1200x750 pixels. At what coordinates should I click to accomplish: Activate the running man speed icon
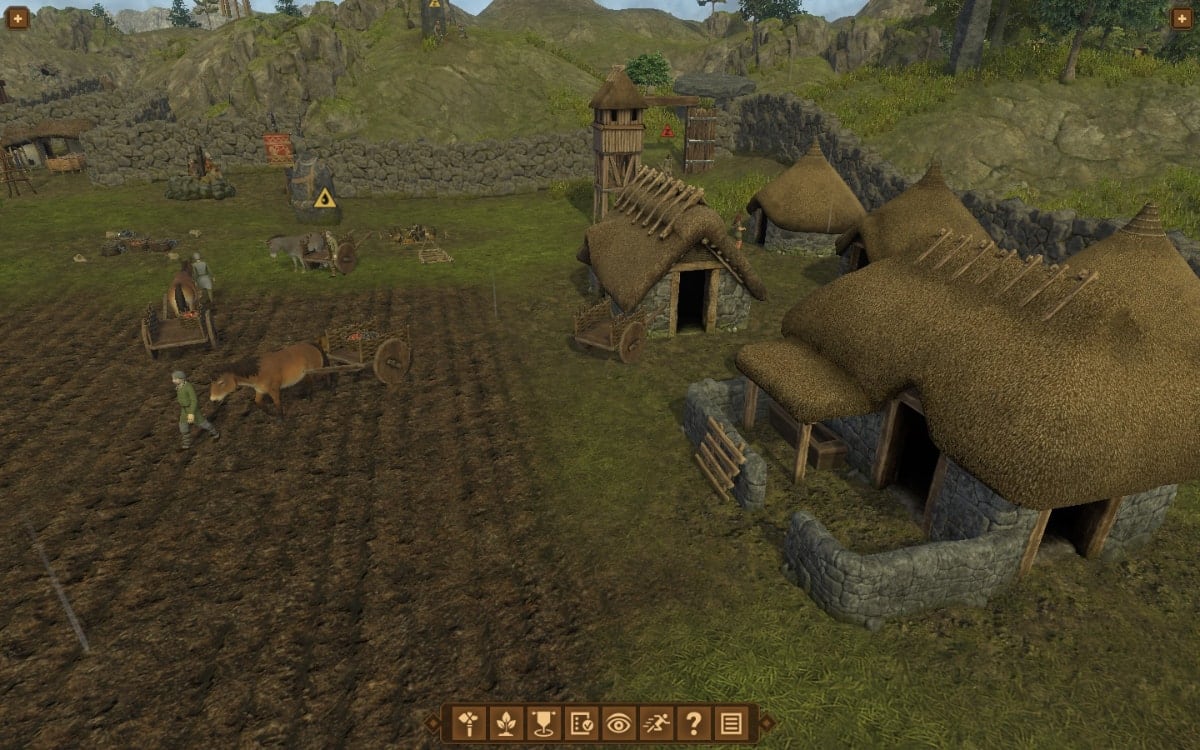click(x=656, y=722)
